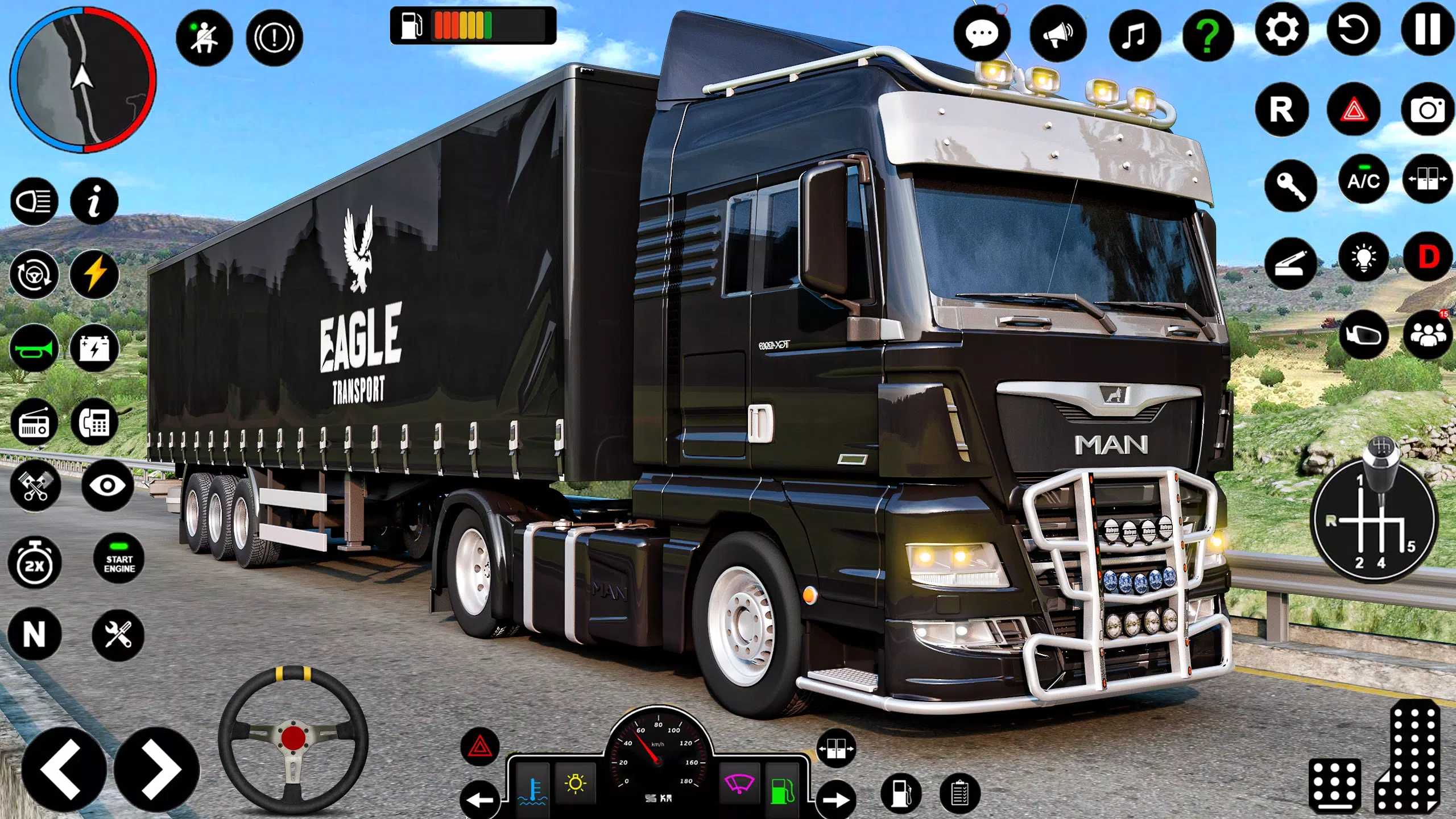Screen dimensions: 1456x819
Task: Steer right with the right arrow
Action: 157,770
